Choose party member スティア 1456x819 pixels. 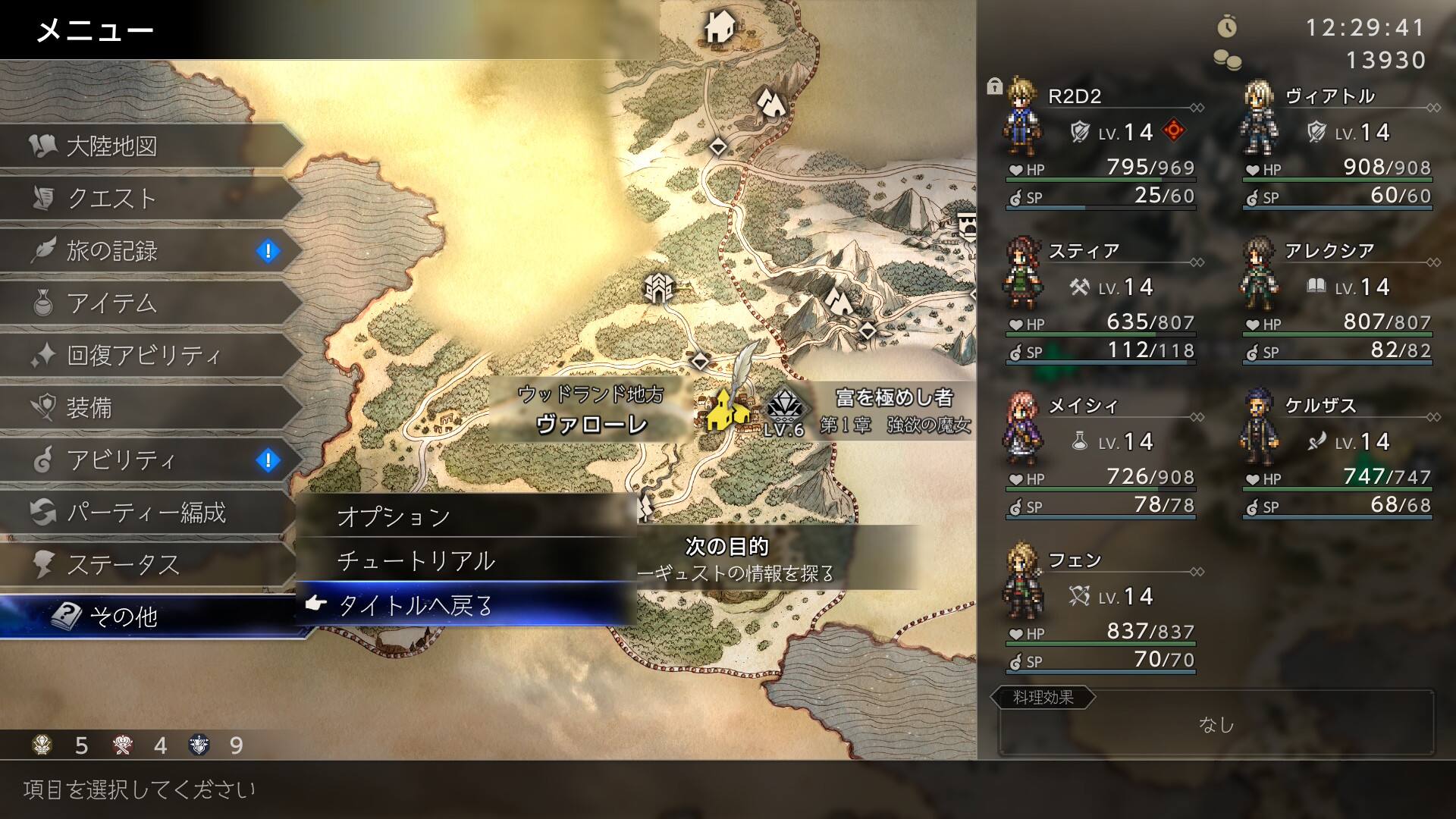1100,299
